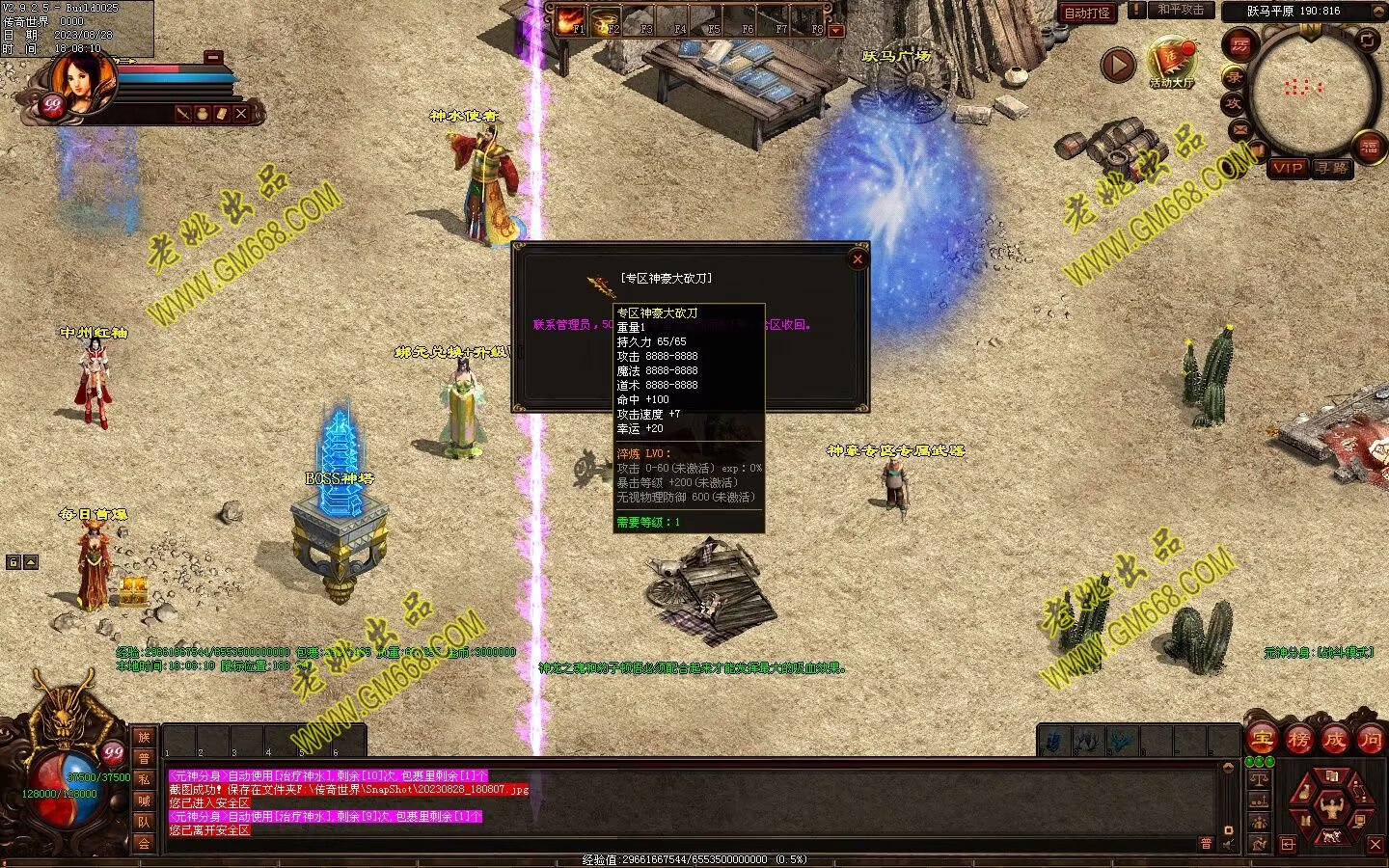Screen dimensions: 1389x868
Task: Select the 私 private chat channel
Action: (x=144, y=779)
